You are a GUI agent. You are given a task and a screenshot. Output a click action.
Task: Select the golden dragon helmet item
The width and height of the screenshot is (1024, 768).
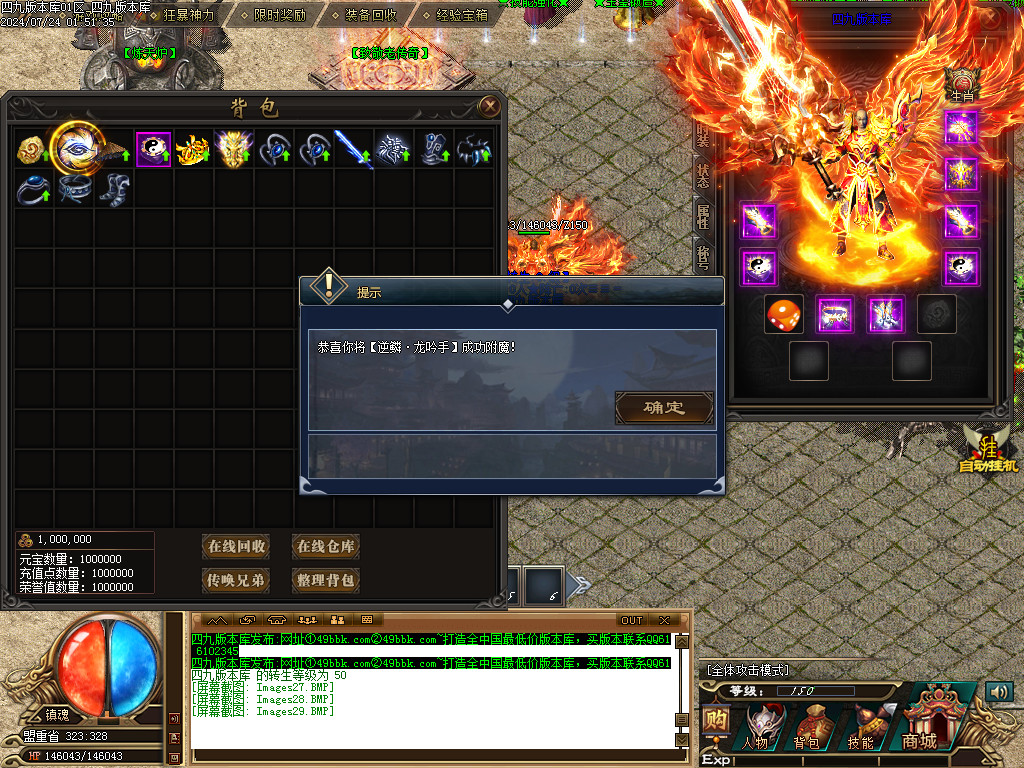click(233, 149)
